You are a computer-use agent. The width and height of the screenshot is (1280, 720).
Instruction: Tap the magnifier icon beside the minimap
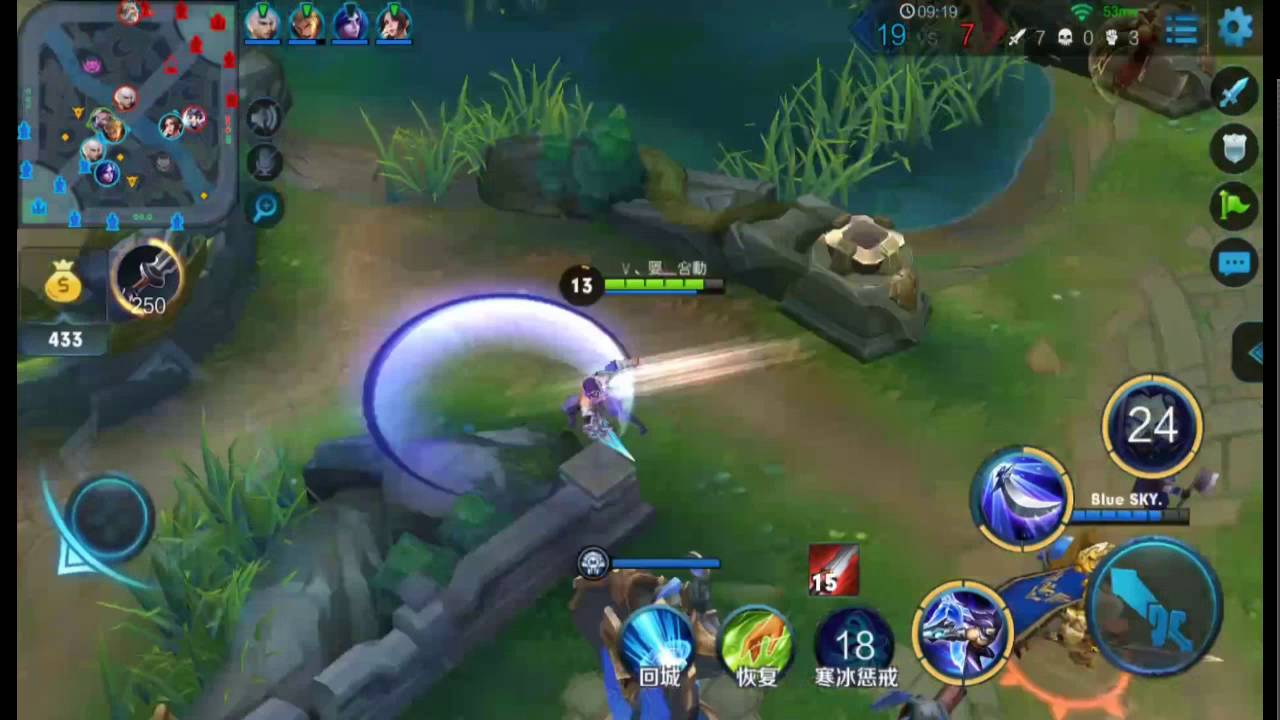coord(265,208)
